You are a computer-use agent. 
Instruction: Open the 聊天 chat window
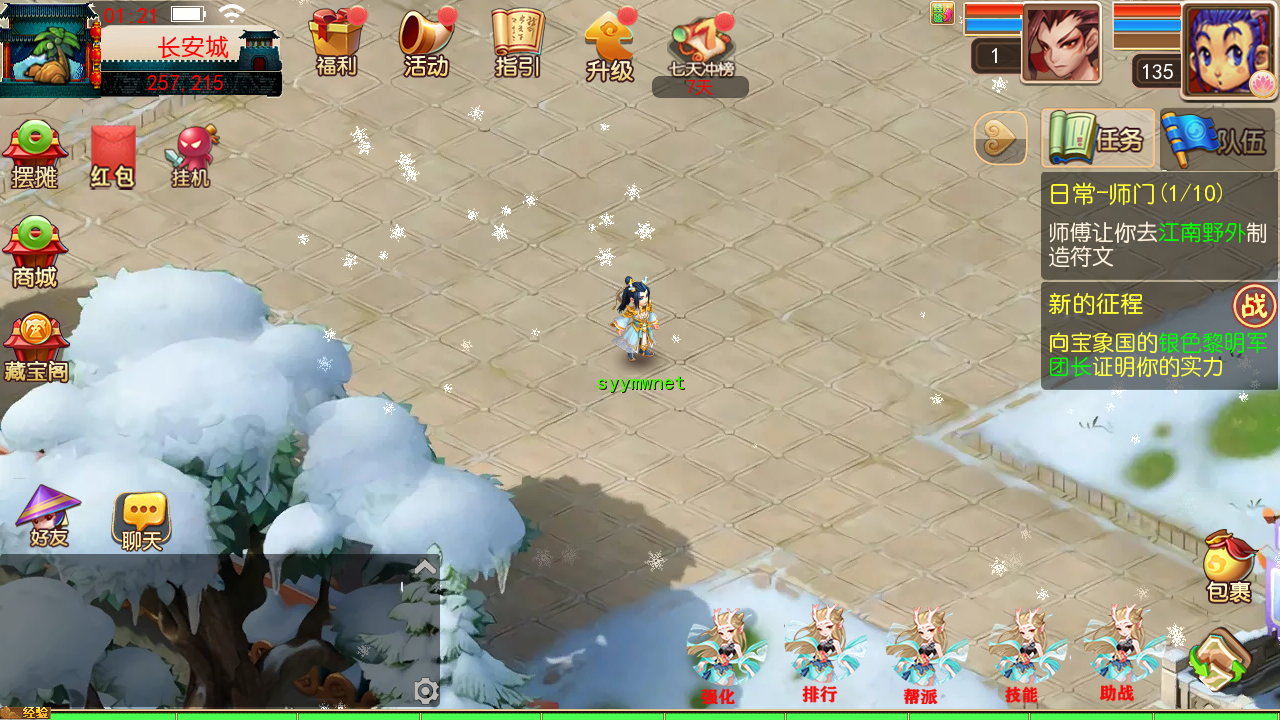tap(141, 521)
